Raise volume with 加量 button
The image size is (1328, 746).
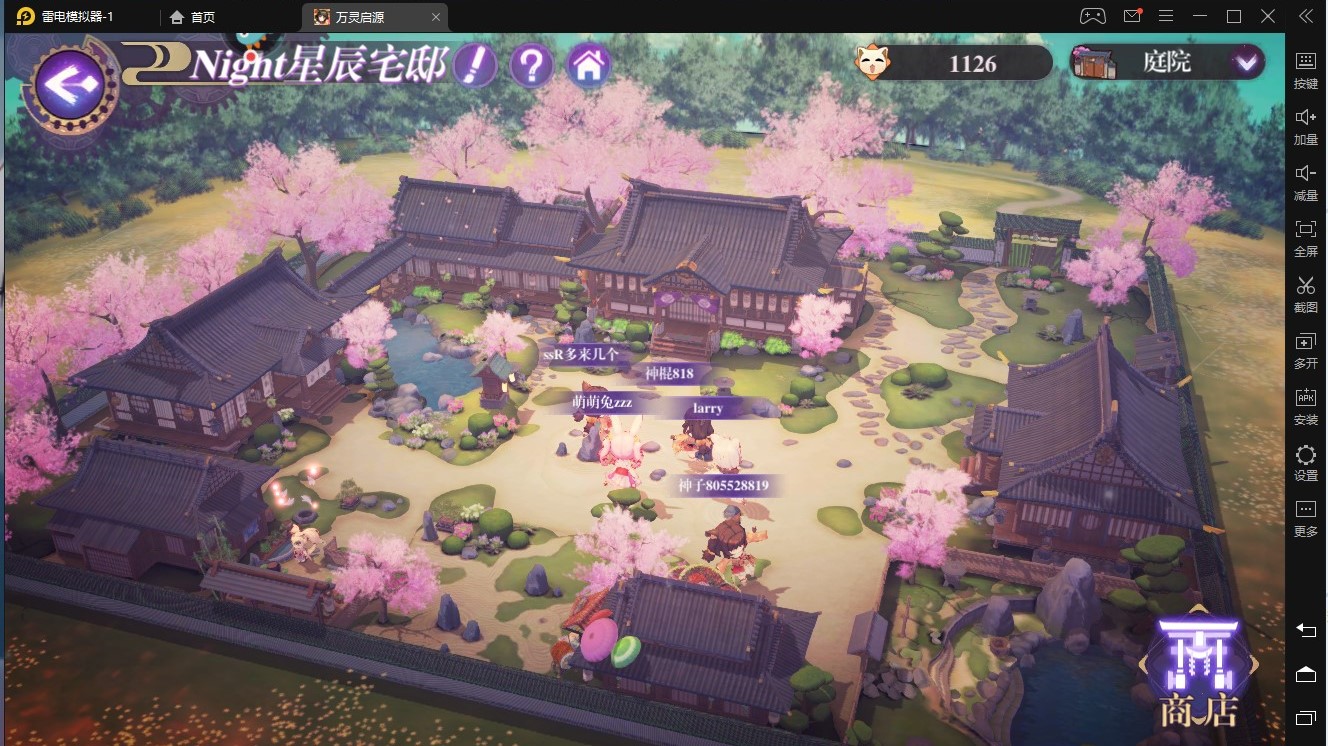coord(1306,126)
